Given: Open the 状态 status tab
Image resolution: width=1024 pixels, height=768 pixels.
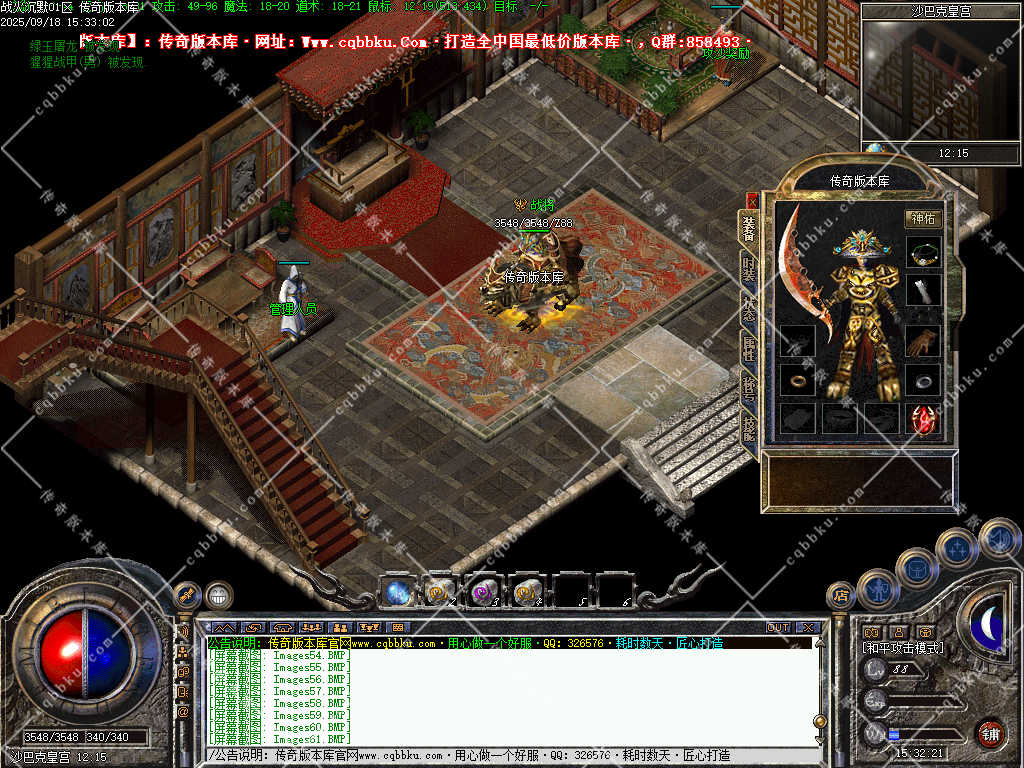Looking at the screenshot, I should pos(749,310).
